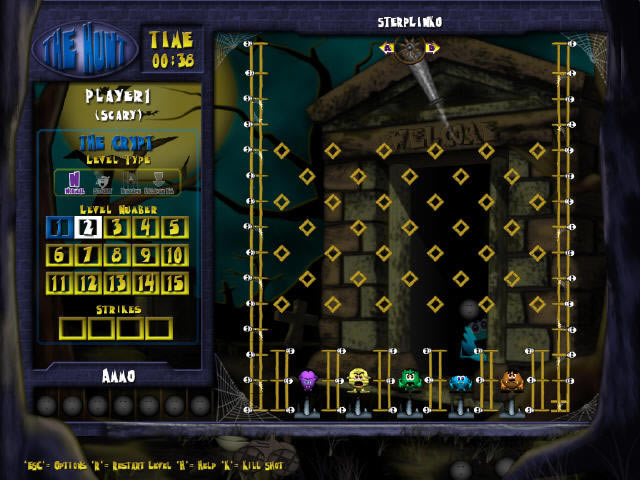The width and height of the screenshot is (640, 480).
Task: Select level number 11
Action: 59,283
